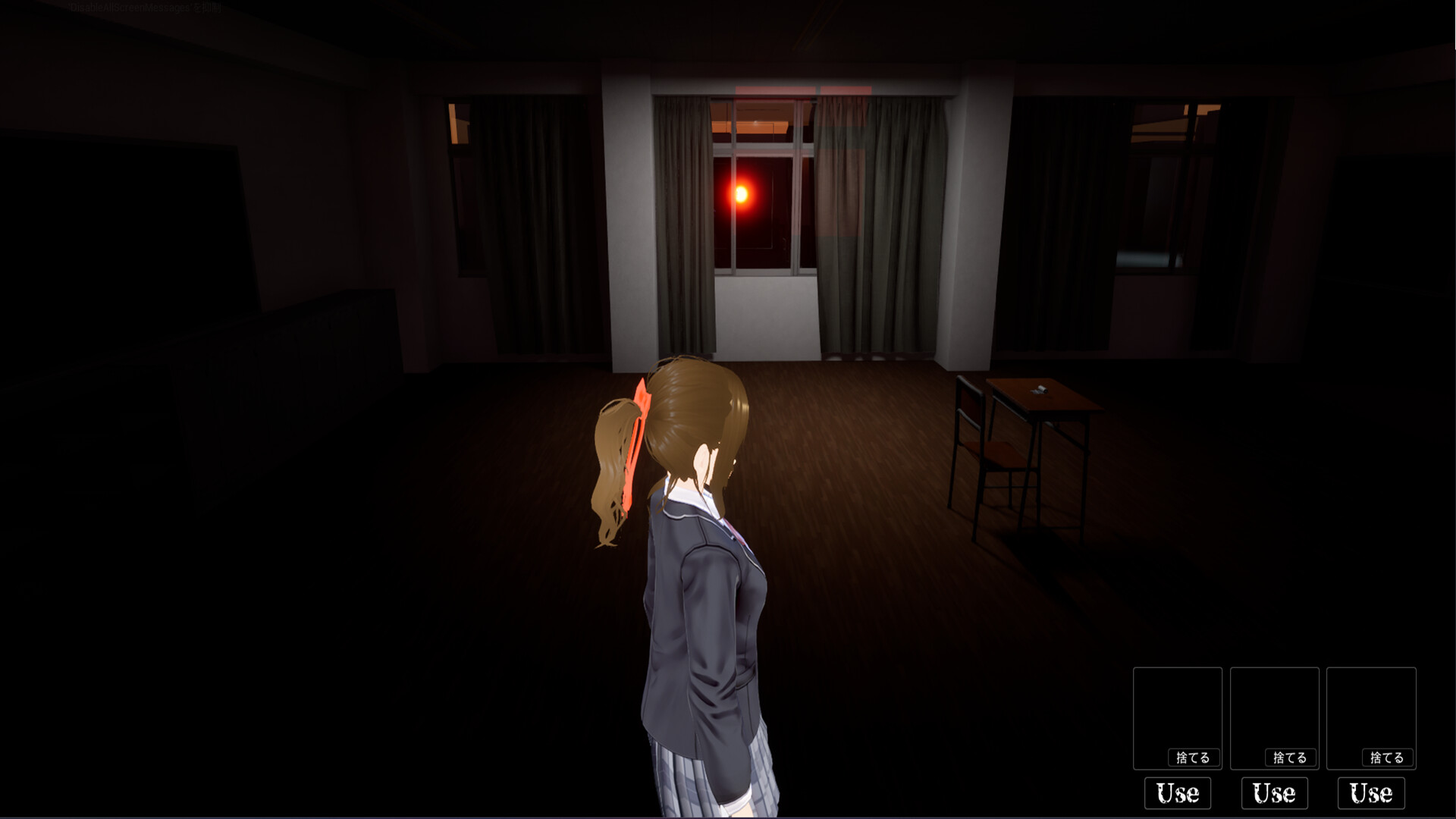Click the rightmost Use button
The width and height of the screenshot is (1456, 819).
pos(1370,793)
